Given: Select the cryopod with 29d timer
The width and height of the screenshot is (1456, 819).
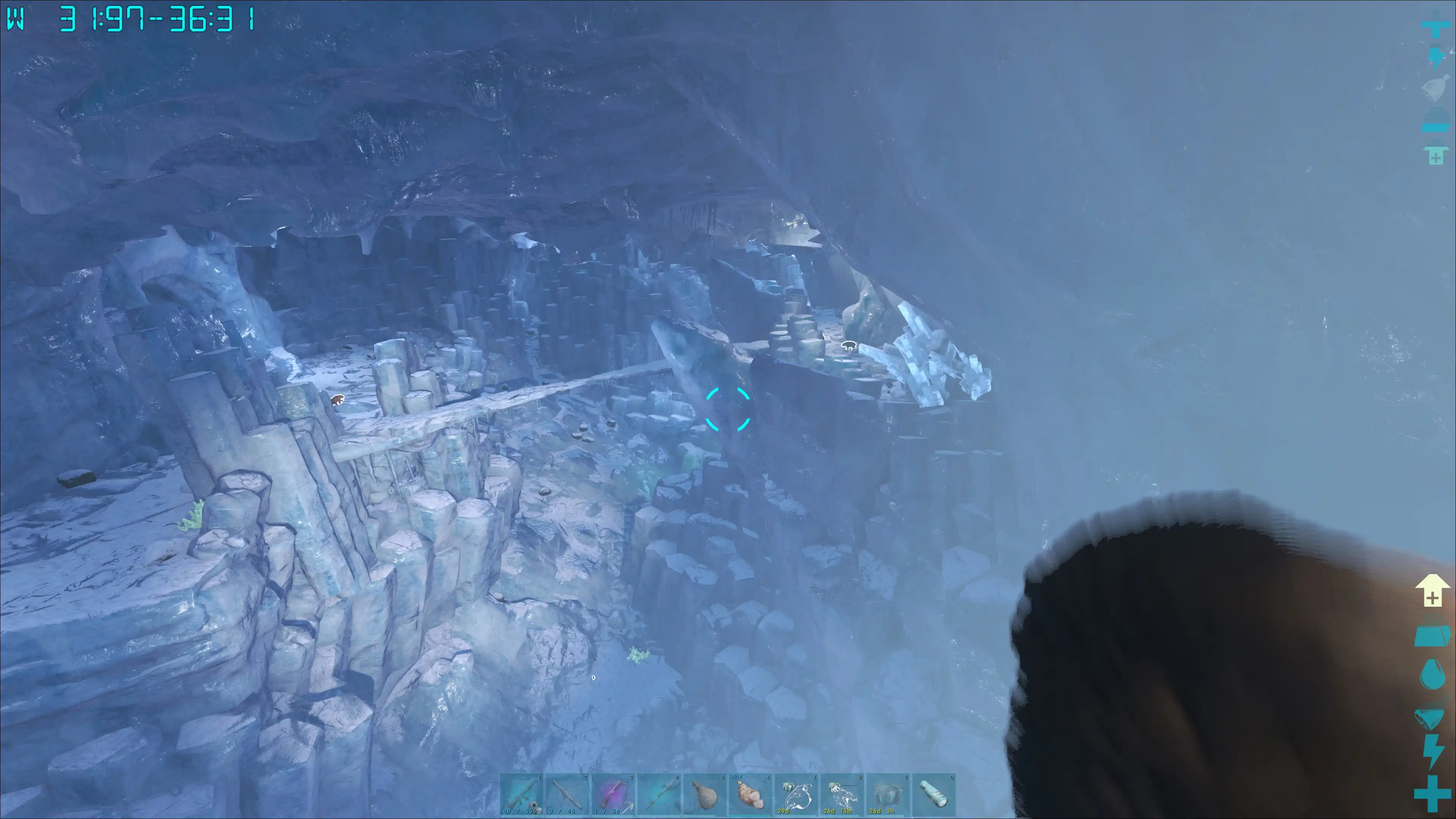Looking at the screenshot, I should pyautogui.click(x=796, y=795).
